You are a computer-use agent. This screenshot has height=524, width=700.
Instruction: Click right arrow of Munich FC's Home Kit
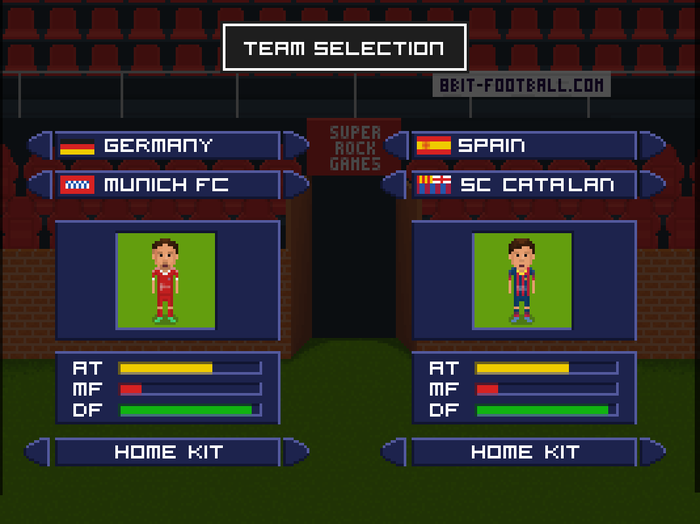296,452
